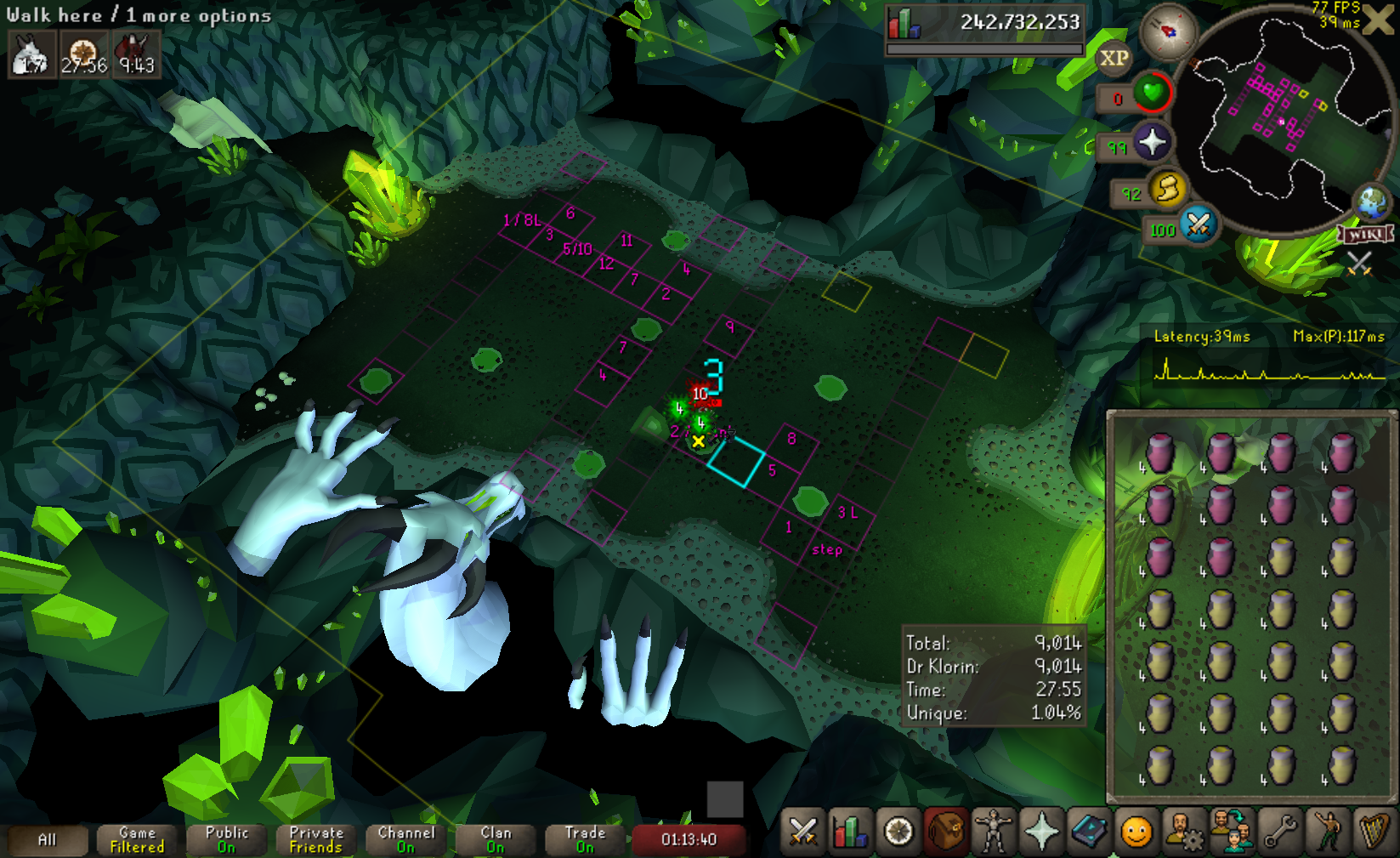
Task: Toggle run with the boot orb
Action: click(x=1168, y=189)
